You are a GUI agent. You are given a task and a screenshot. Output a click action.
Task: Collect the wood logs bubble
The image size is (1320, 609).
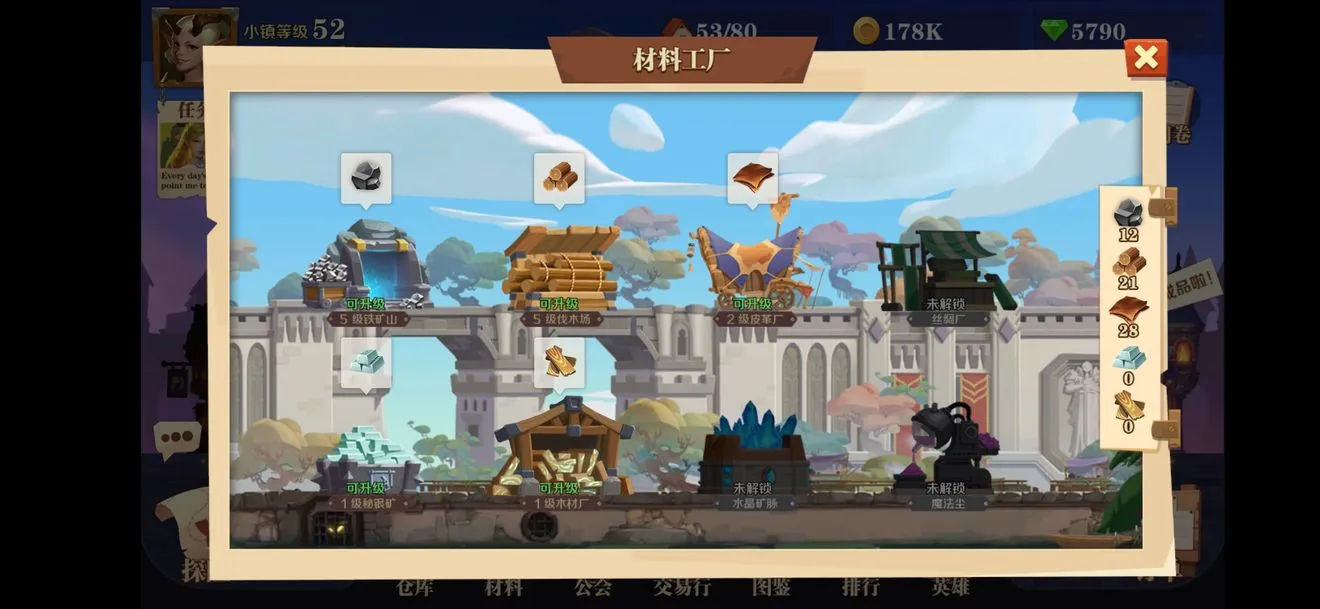560,178
